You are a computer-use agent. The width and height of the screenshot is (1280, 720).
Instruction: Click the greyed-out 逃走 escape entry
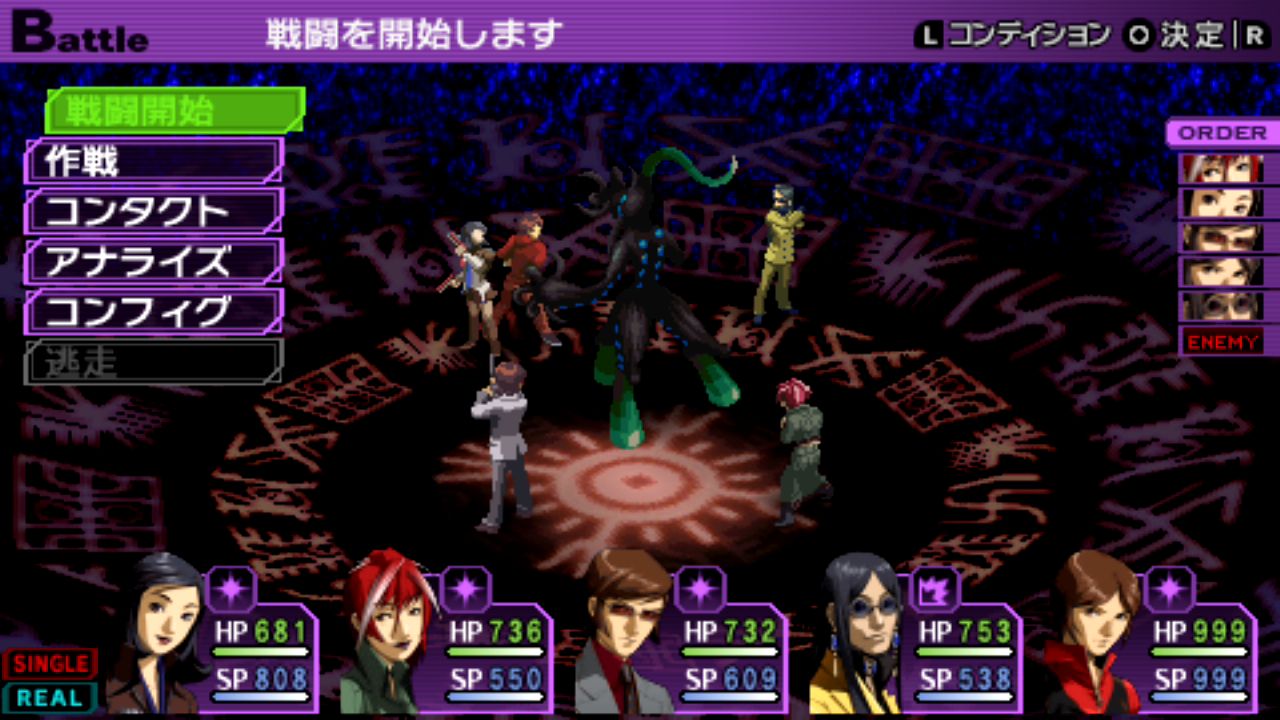click(x=155, y=362)
